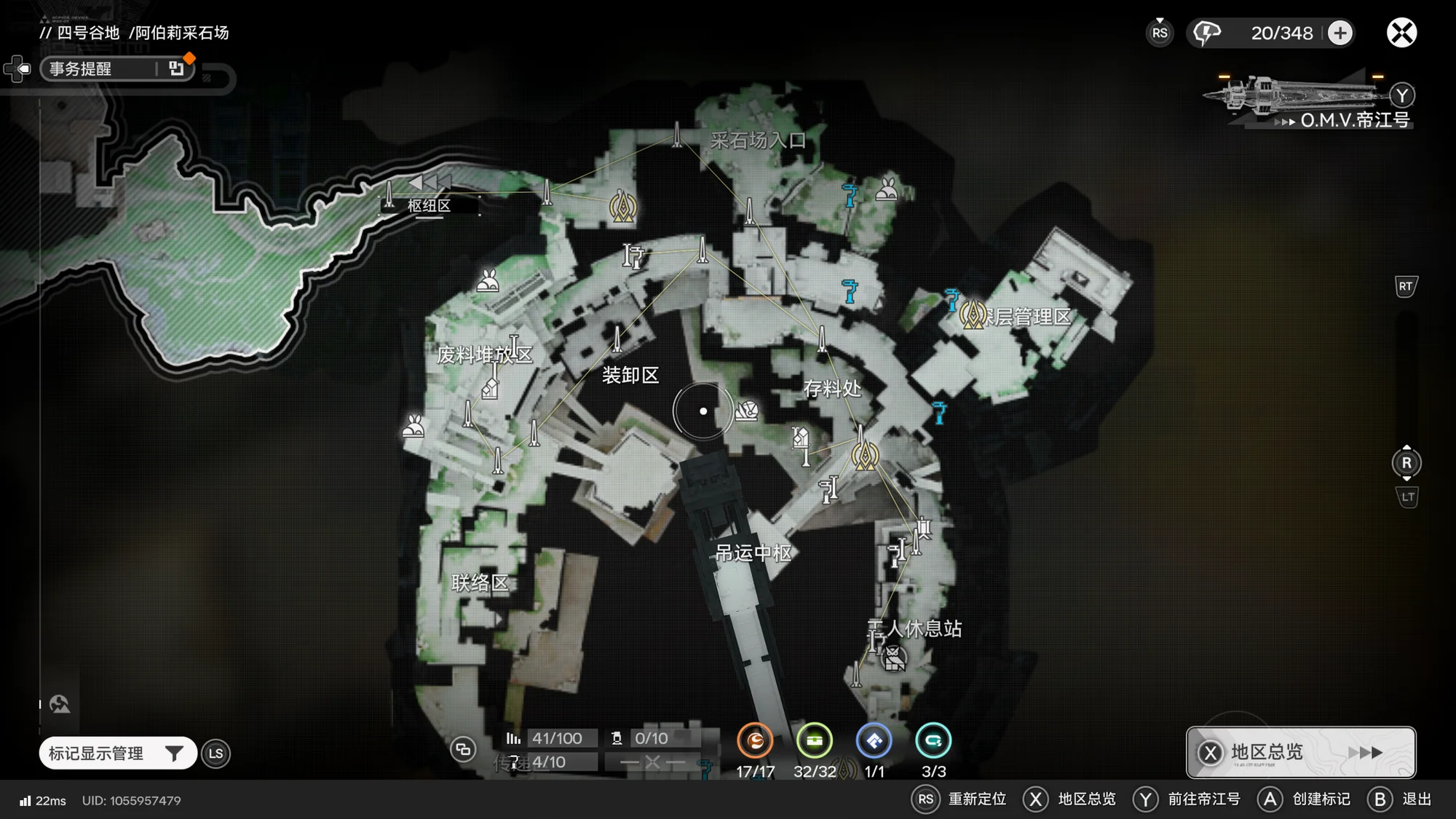
Task: Click the blue diamond 1/1 icon
Action: [874, 741]
